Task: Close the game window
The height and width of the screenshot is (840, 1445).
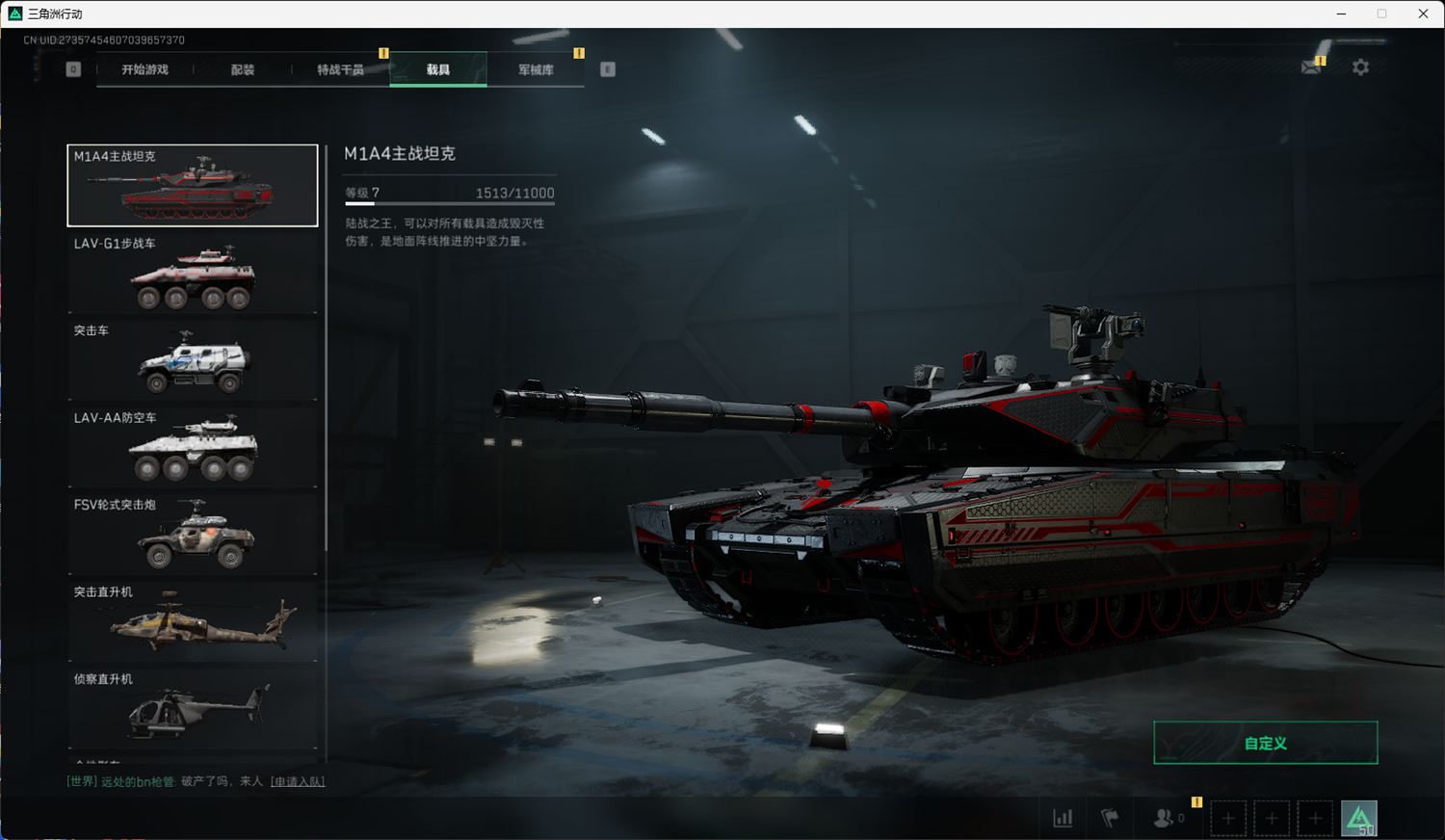Action: point(1423,13)
